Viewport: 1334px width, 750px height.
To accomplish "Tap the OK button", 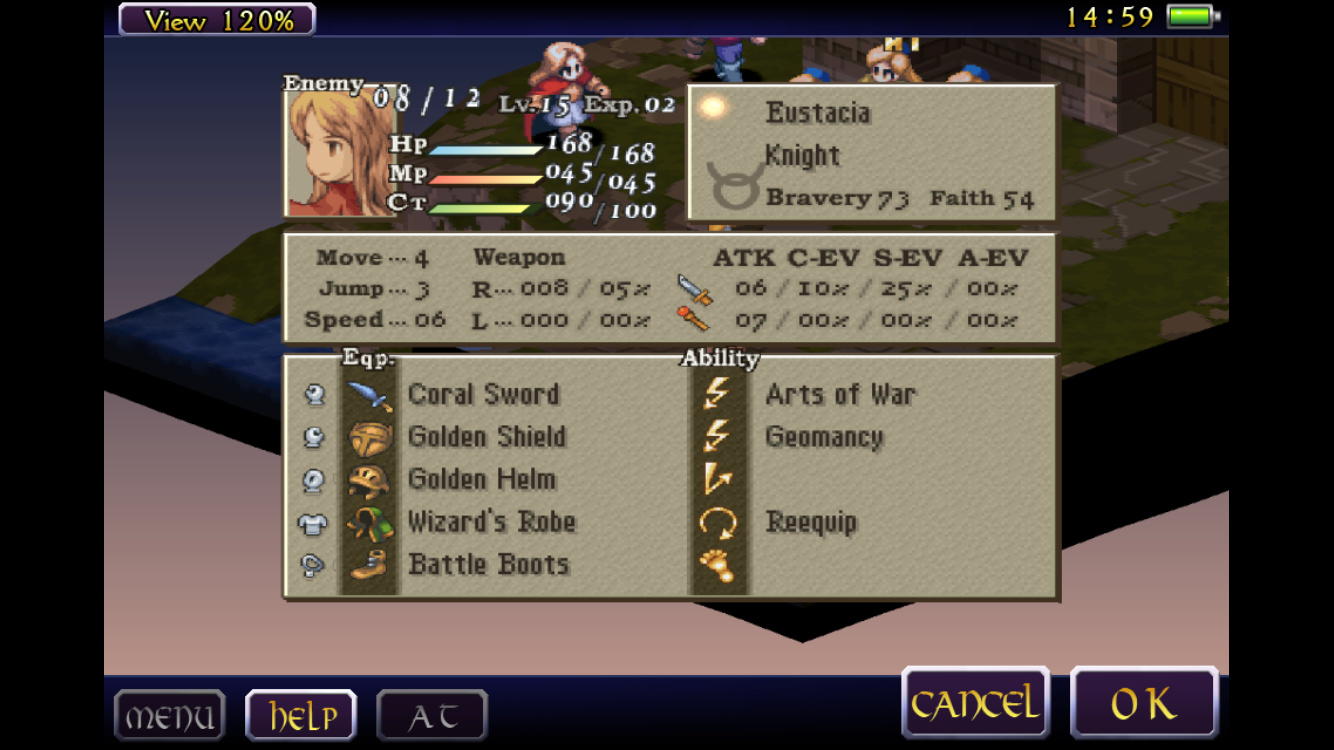I will click(x=1144, y=704).
